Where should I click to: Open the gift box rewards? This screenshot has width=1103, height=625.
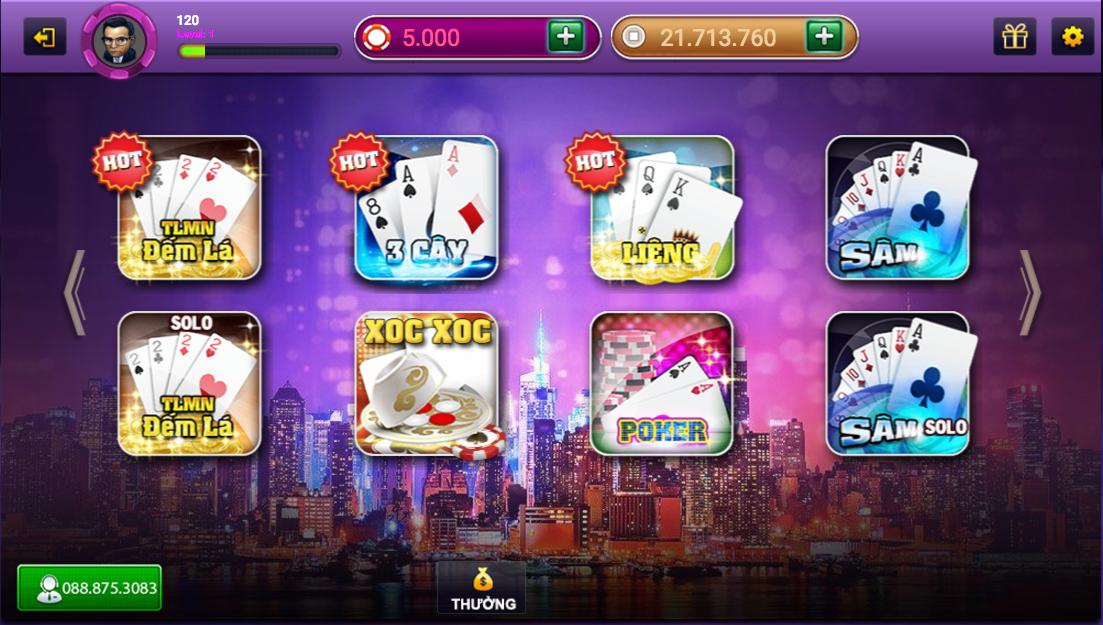(1014, 37)
